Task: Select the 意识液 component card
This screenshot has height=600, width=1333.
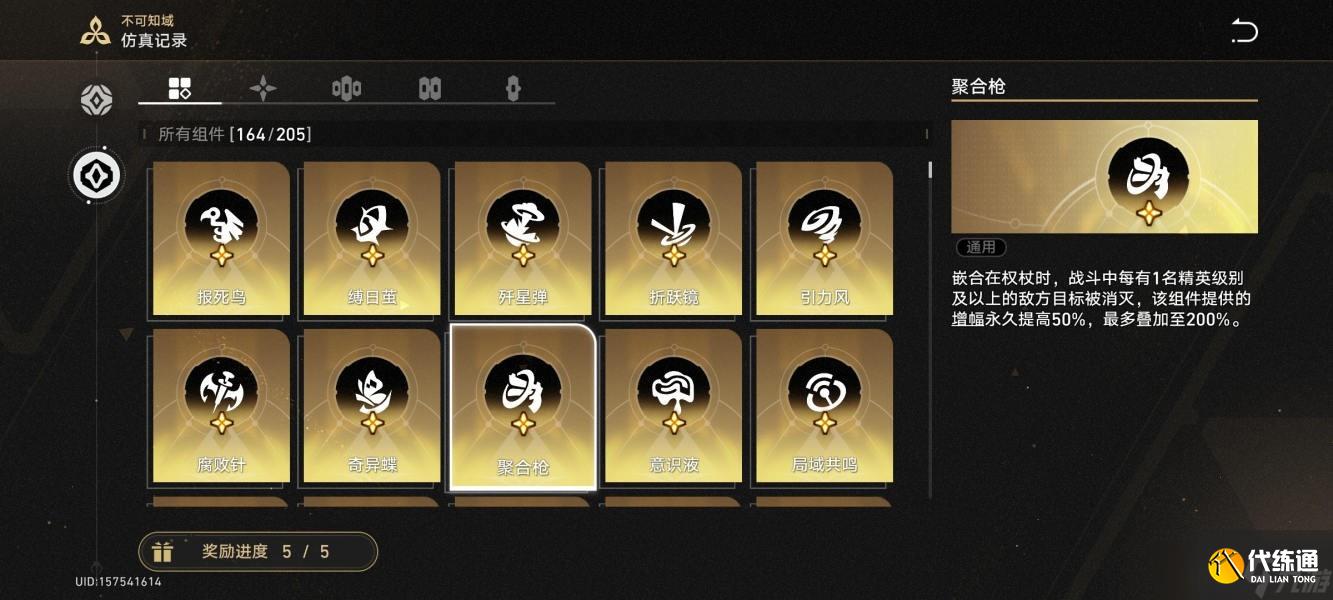Action: click(x=673, y=405)
